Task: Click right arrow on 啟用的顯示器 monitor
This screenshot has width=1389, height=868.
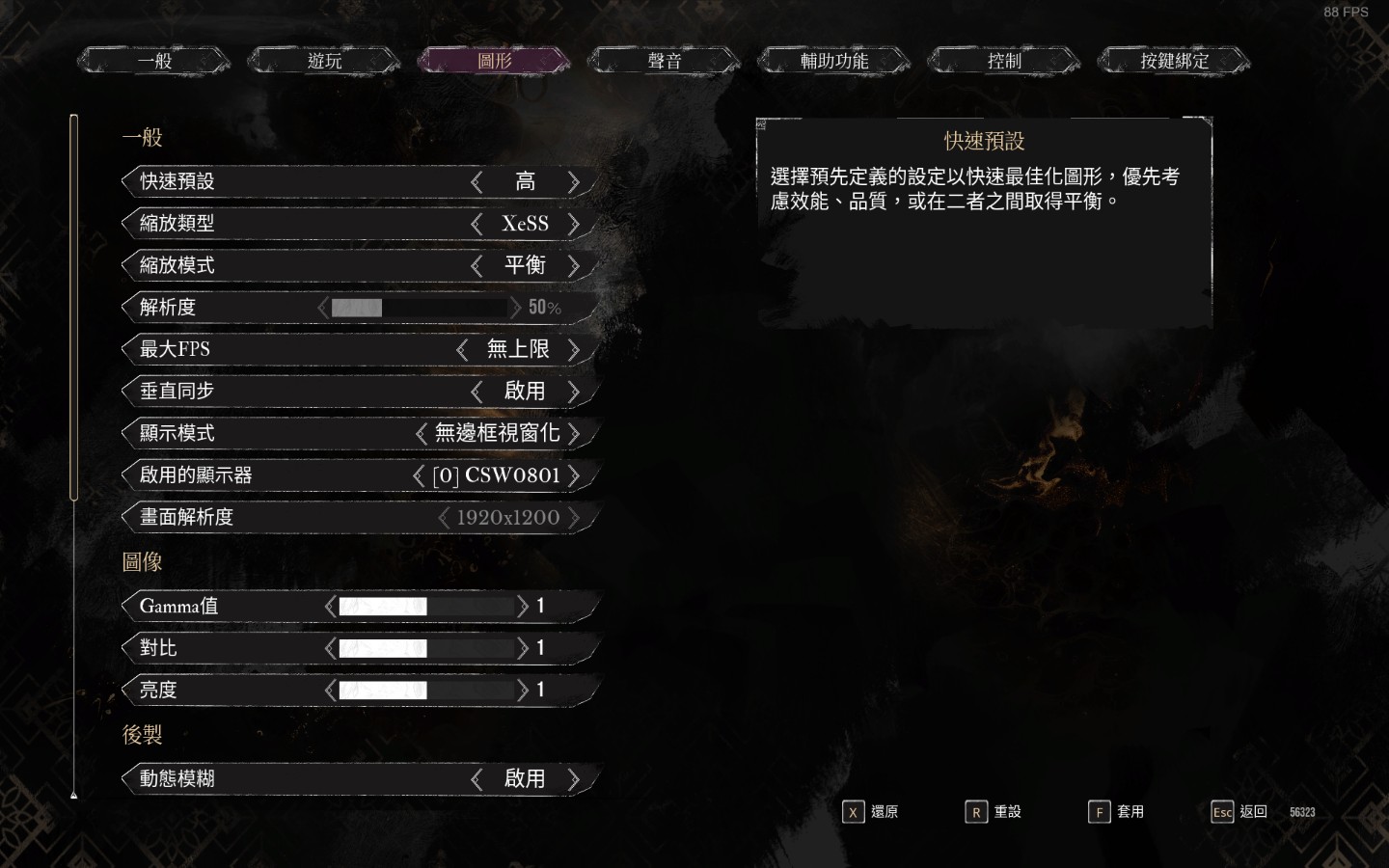Action: (574, 475)
